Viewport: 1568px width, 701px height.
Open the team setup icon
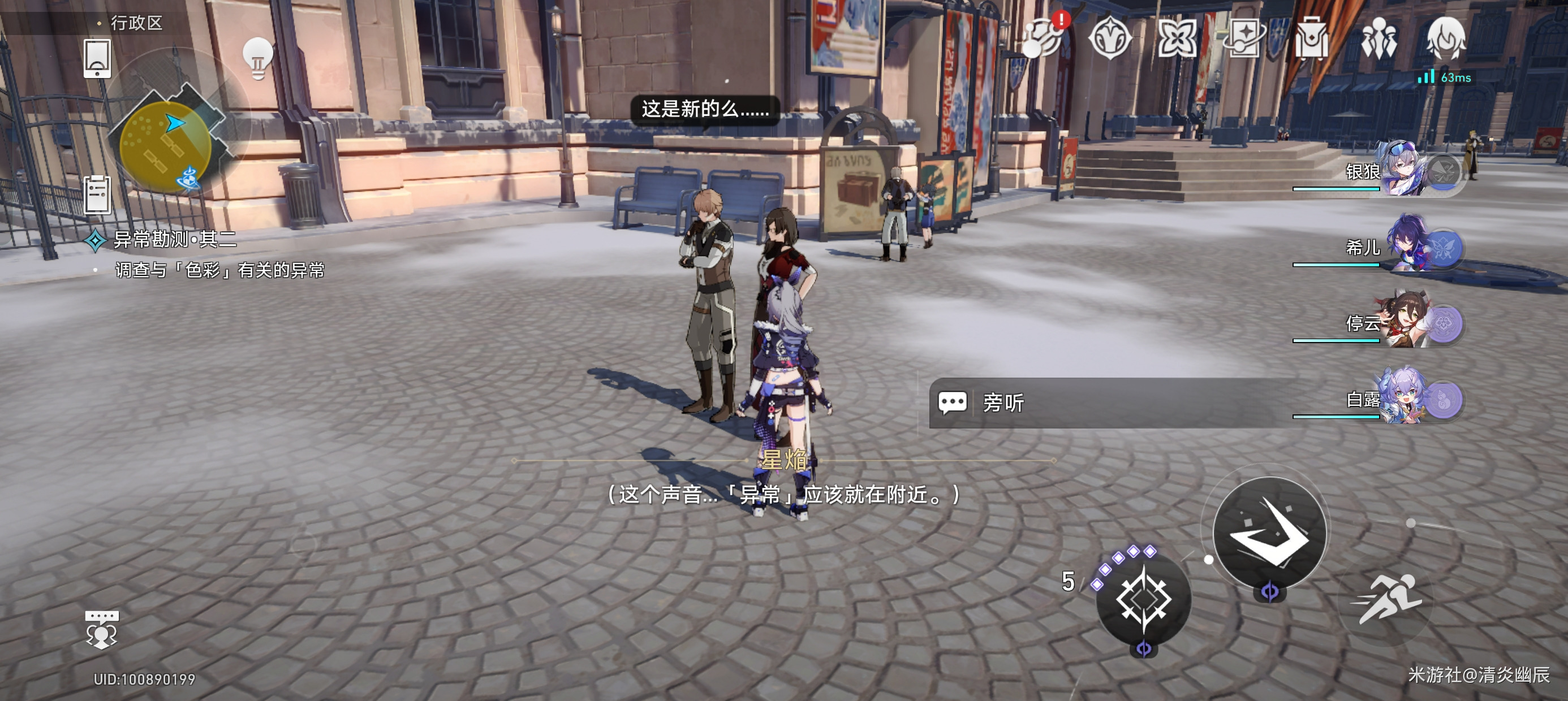coord(1378,38)
